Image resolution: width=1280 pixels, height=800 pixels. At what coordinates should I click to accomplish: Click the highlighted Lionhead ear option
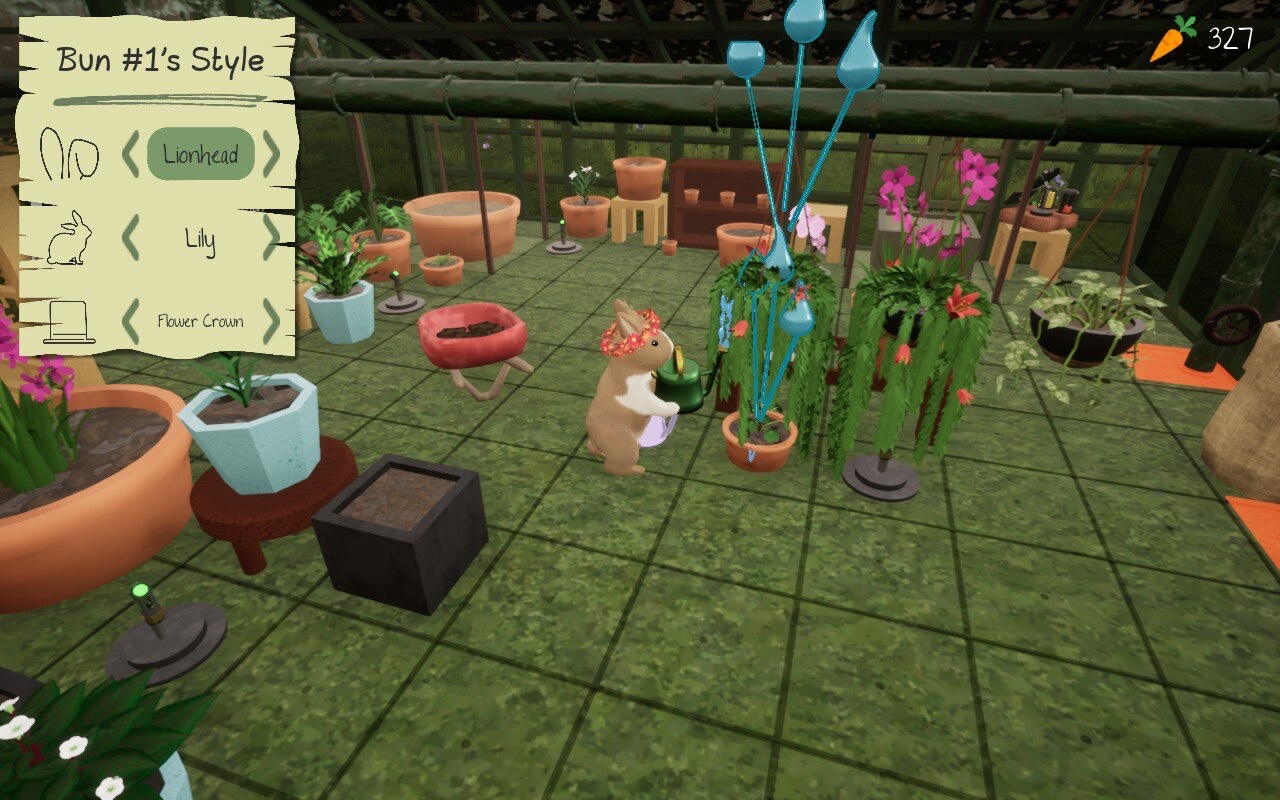point(201,155)
